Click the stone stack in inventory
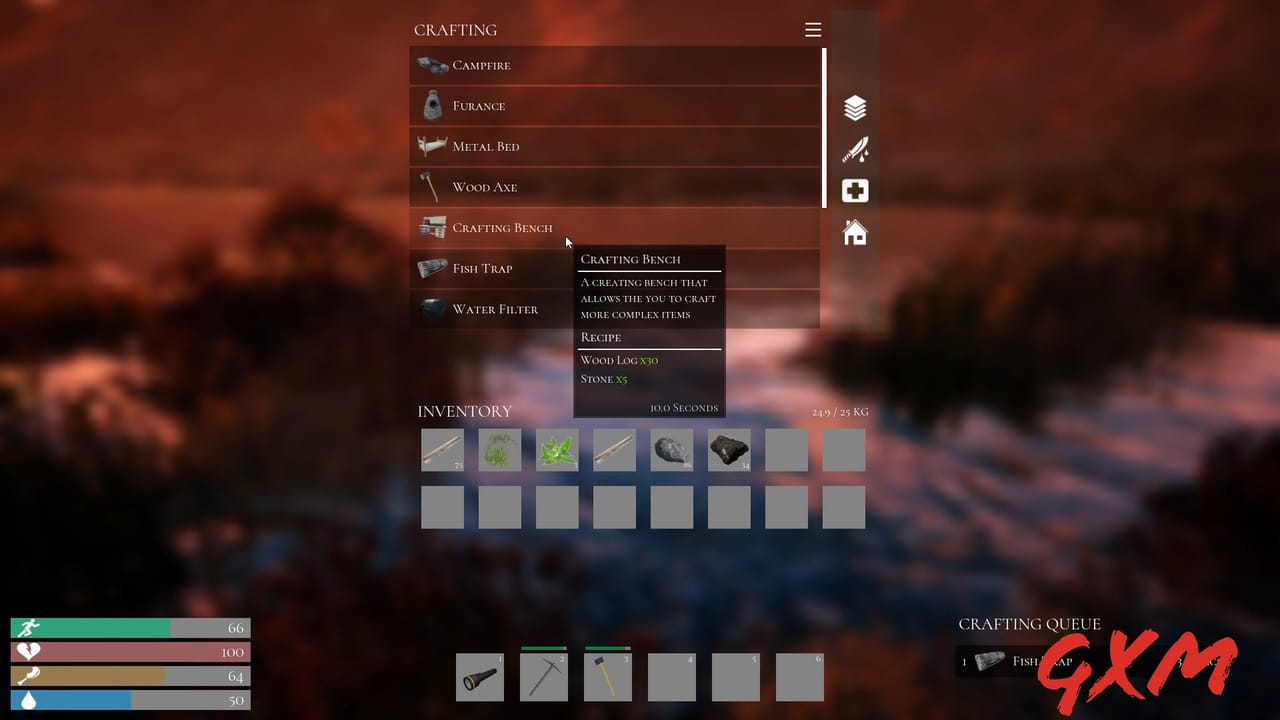 672,450
